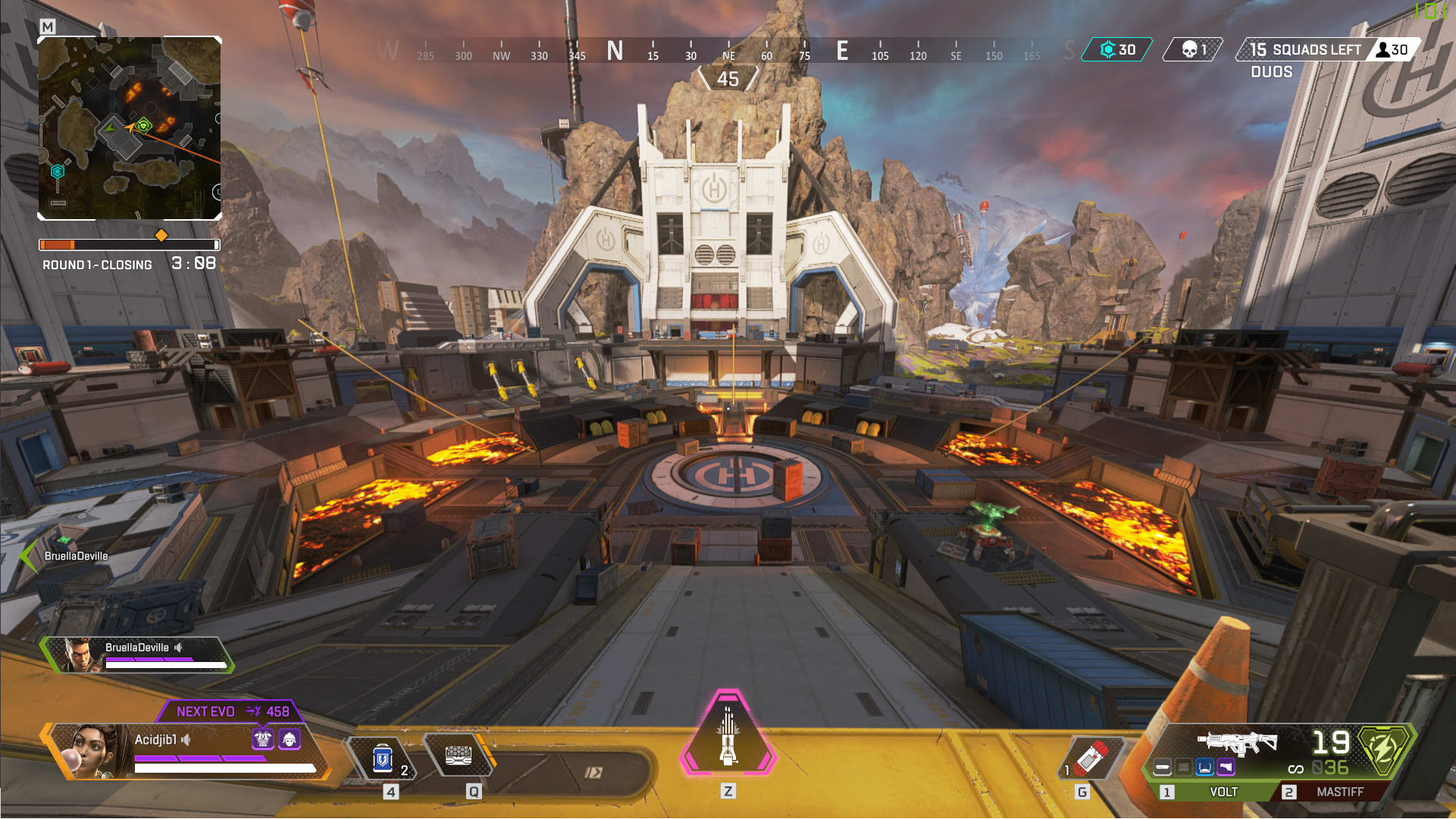Click the purple stock attachment on Volt
Screen dimensions: 1456x819
coord(1226,767)
